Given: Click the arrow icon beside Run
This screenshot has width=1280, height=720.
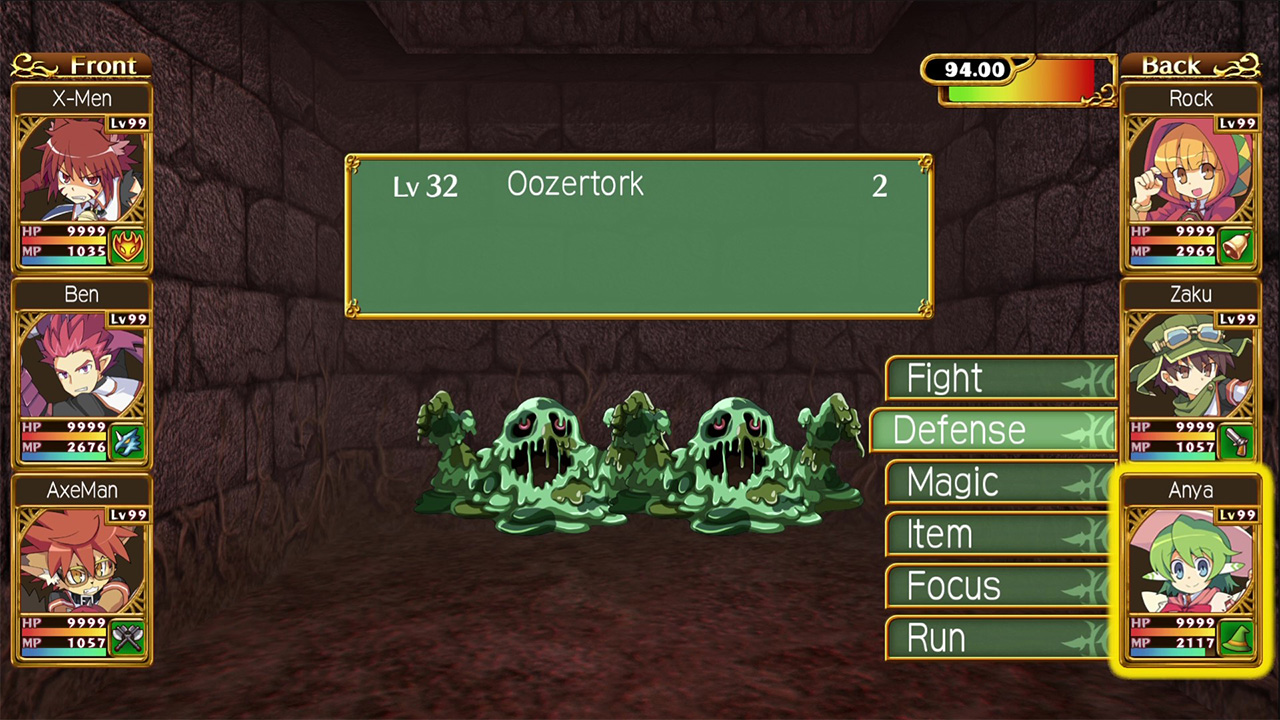Looking at the screenshot, I should (1090, 638).
